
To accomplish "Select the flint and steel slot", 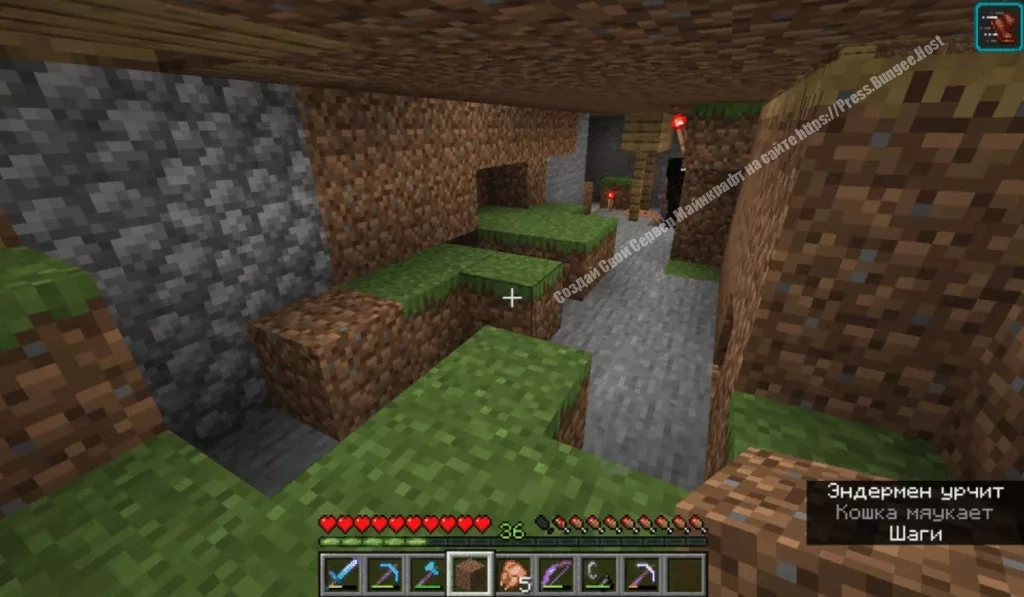I will (598, 573).
